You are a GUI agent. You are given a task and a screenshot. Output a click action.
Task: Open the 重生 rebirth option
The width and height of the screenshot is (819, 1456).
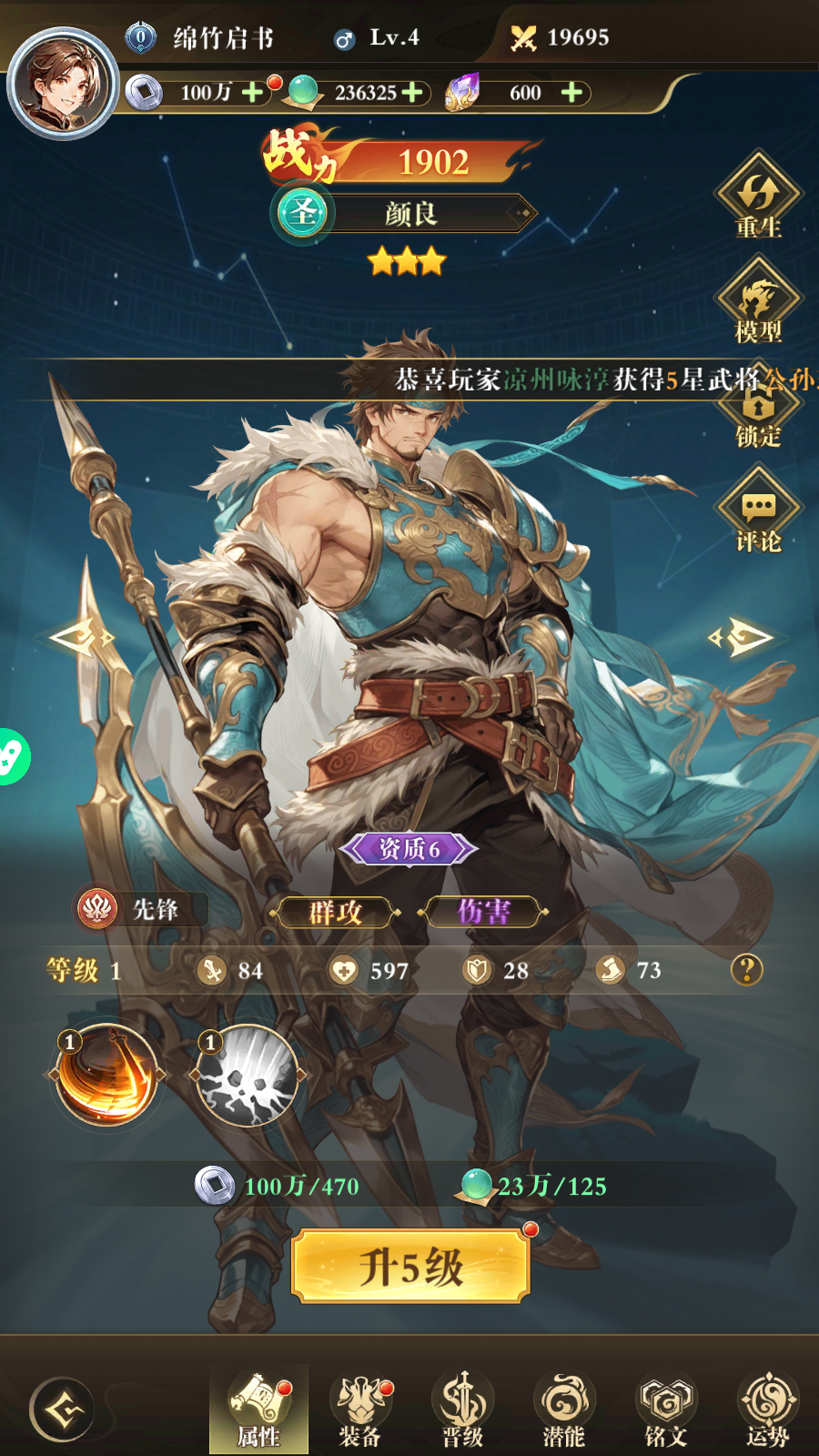(x=758, y=198)
